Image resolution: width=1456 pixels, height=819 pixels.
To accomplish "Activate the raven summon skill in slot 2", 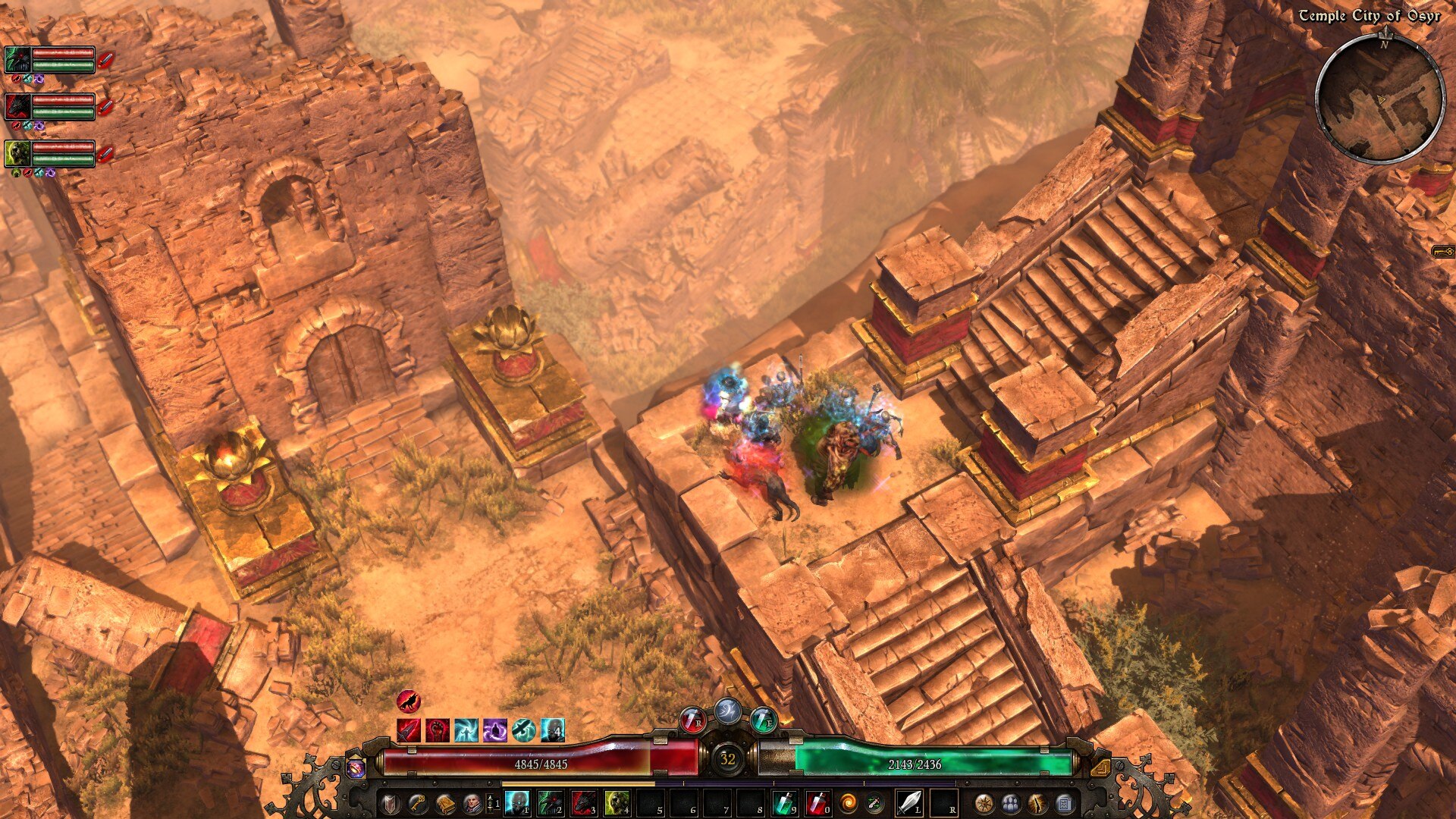I will 551,802.
